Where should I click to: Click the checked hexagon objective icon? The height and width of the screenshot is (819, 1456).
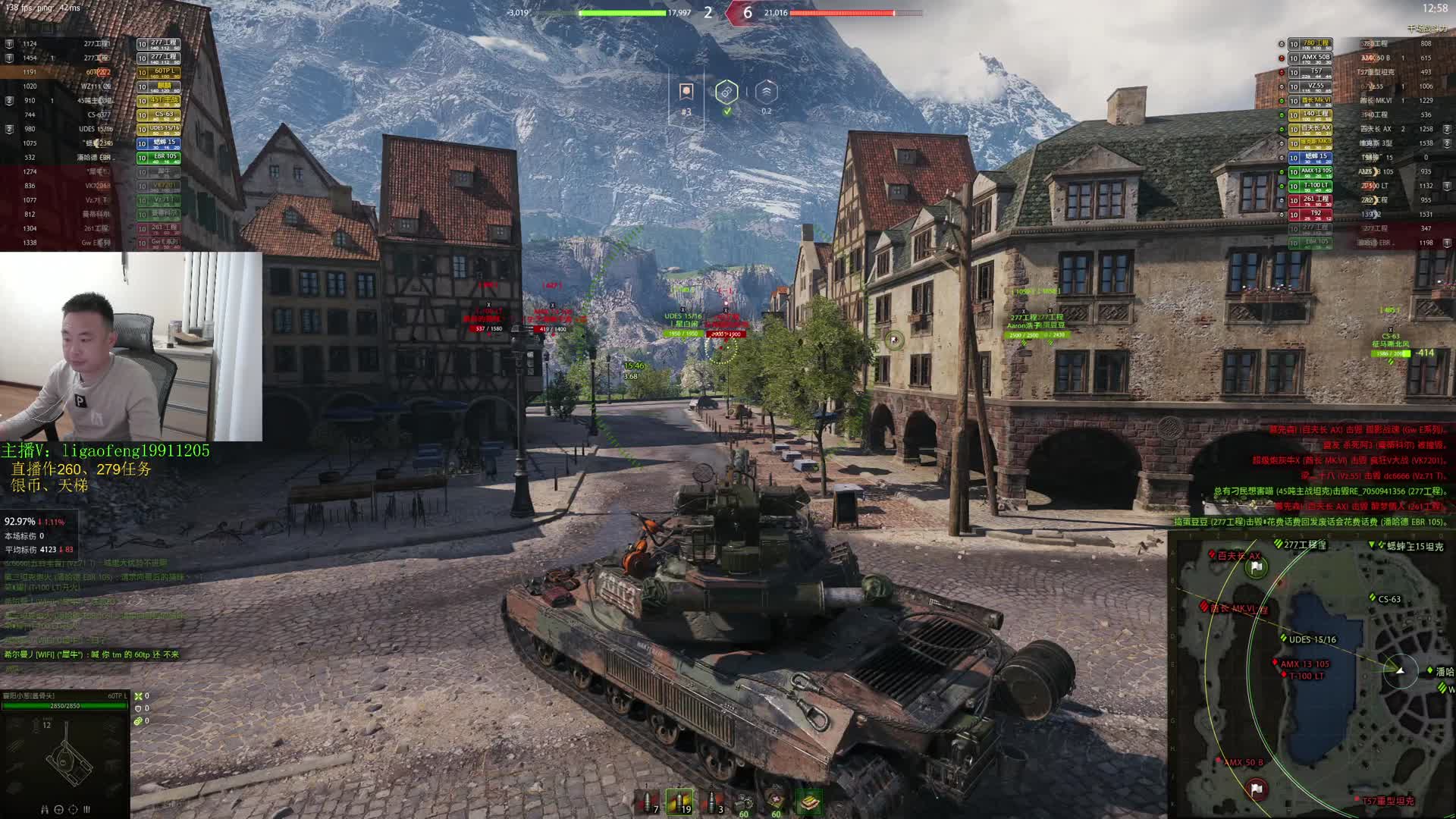[x=726, y=93]
